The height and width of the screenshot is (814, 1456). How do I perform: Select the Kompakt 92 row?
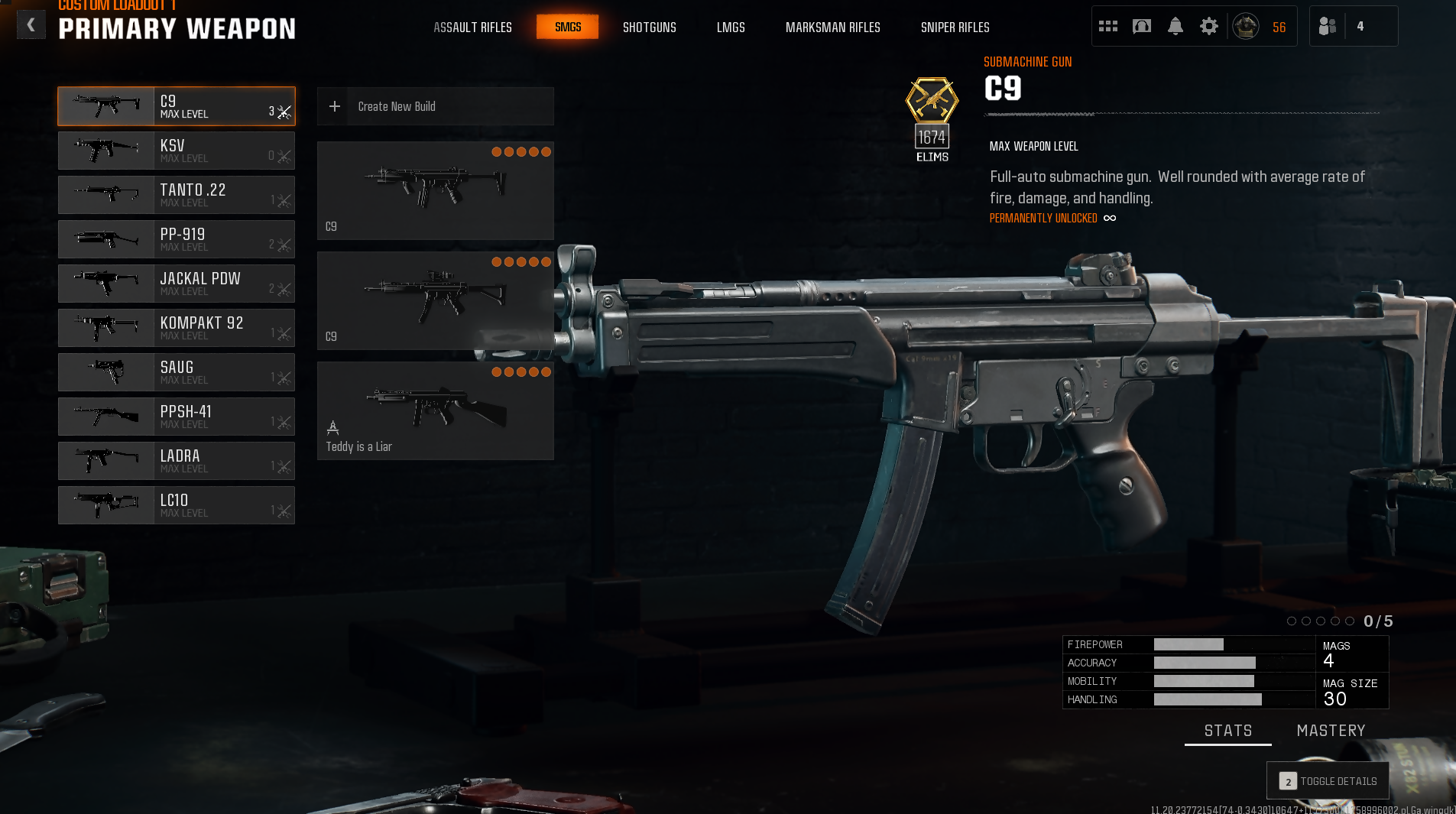coord(176,328)
